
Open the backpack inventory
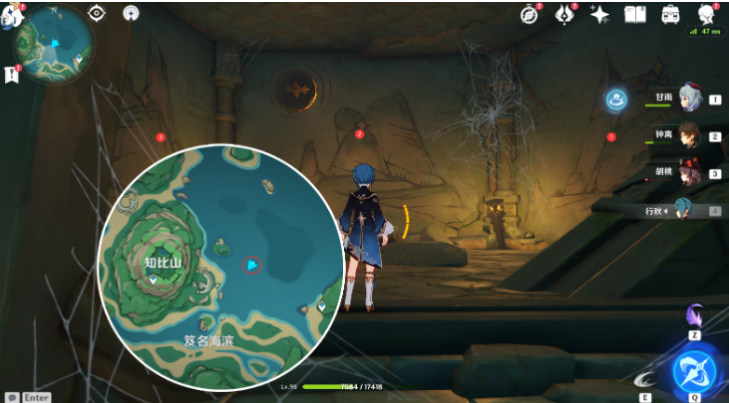coord(671,14)
